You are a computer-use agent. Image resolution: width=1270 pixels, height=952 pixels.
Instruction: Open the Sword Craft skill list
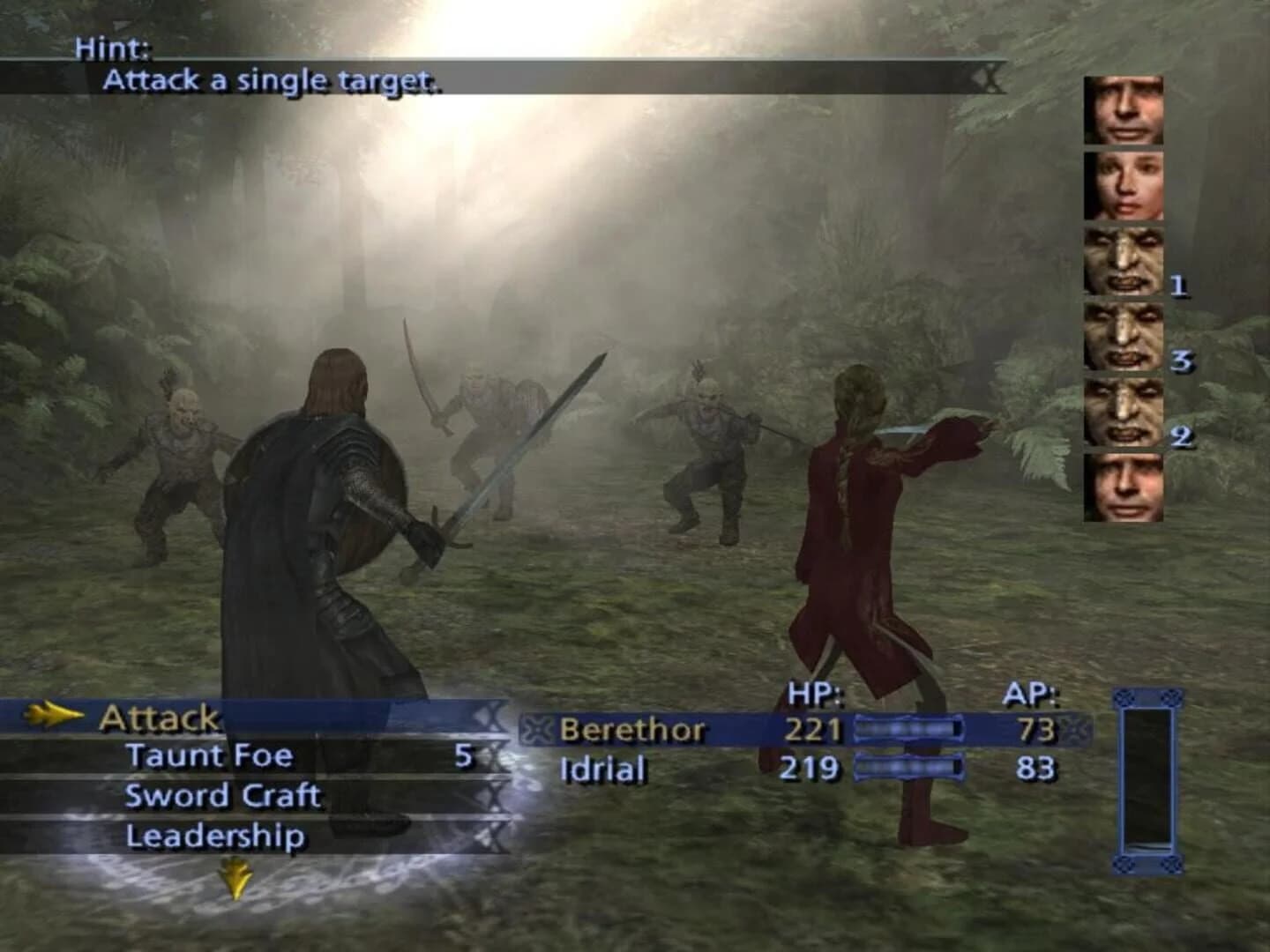220,795
